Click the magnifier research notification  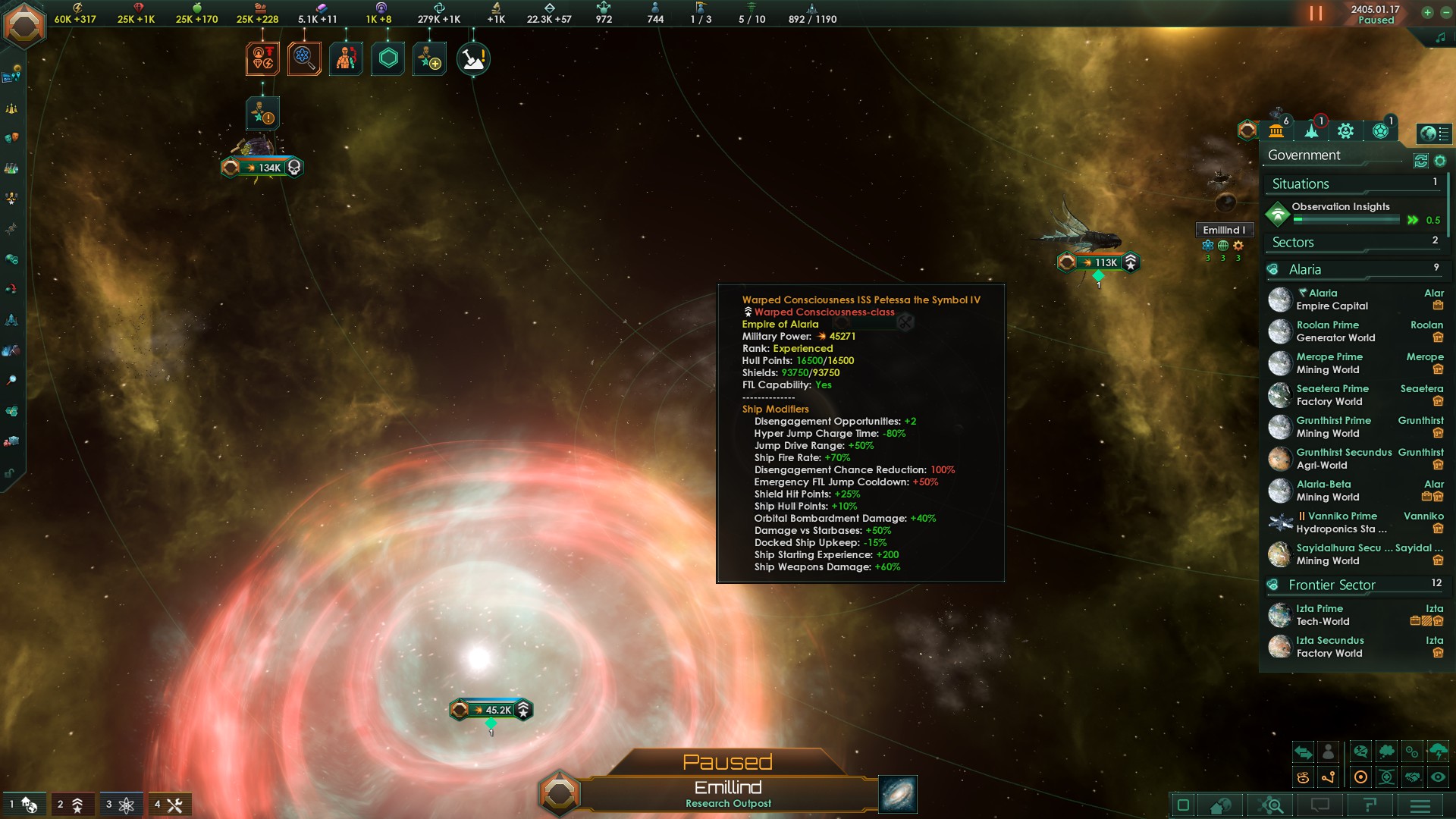pyautogui.click(x=304, y=58)
